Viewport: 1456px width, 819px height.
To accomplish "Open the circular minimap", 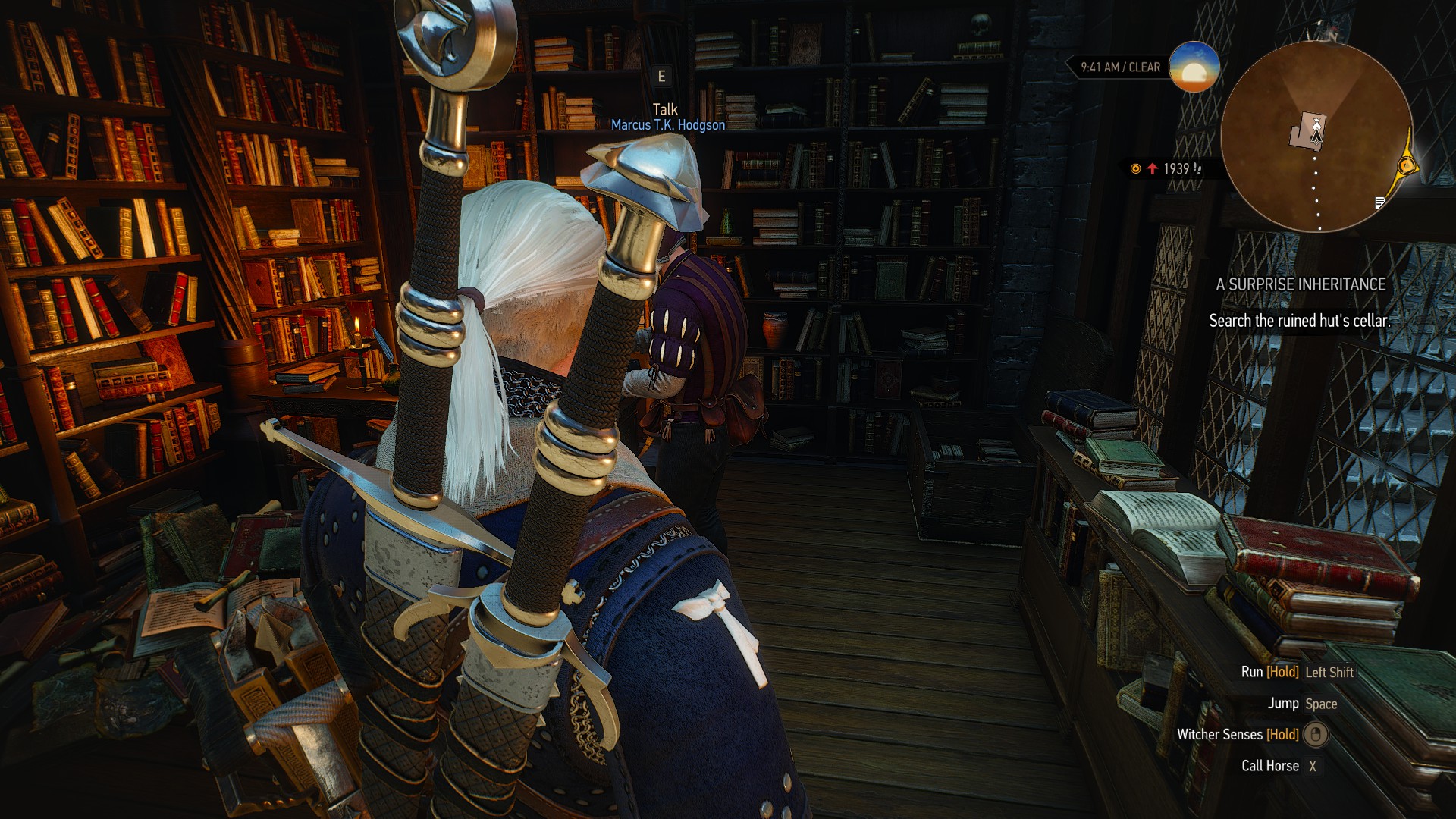I will [x=1317, y=136].
